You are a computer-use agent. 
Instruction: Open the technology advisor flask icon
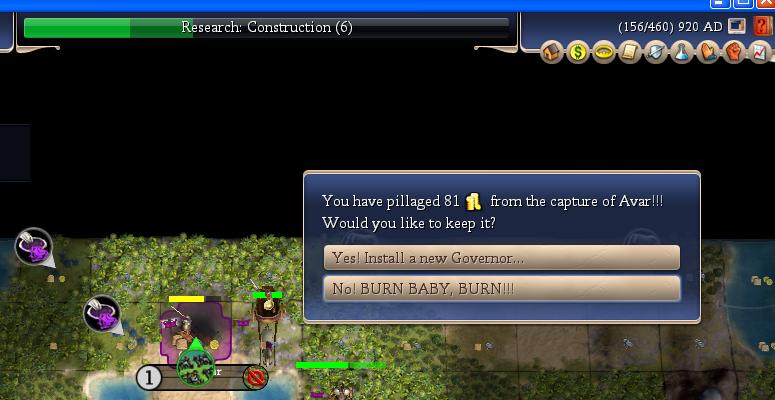pos(682,52)
